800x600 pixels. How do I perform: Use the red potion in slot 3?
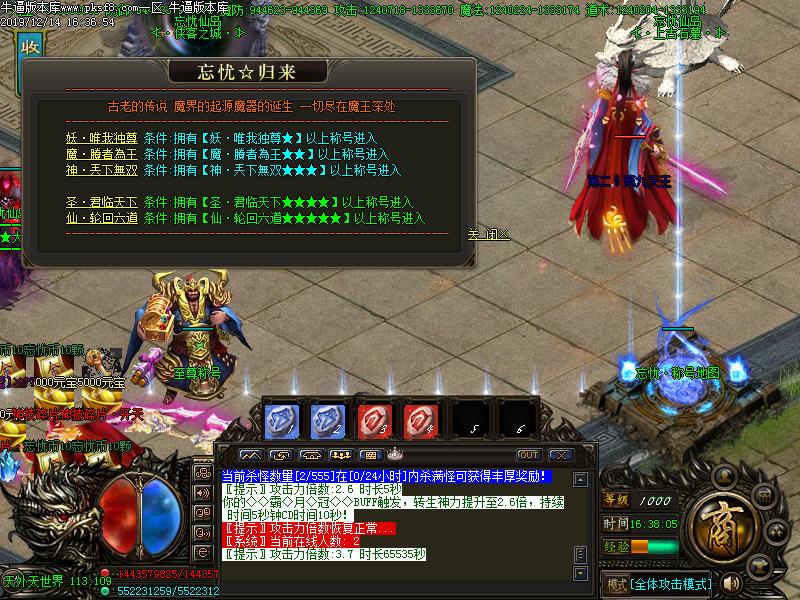click(x=374, y=417)
